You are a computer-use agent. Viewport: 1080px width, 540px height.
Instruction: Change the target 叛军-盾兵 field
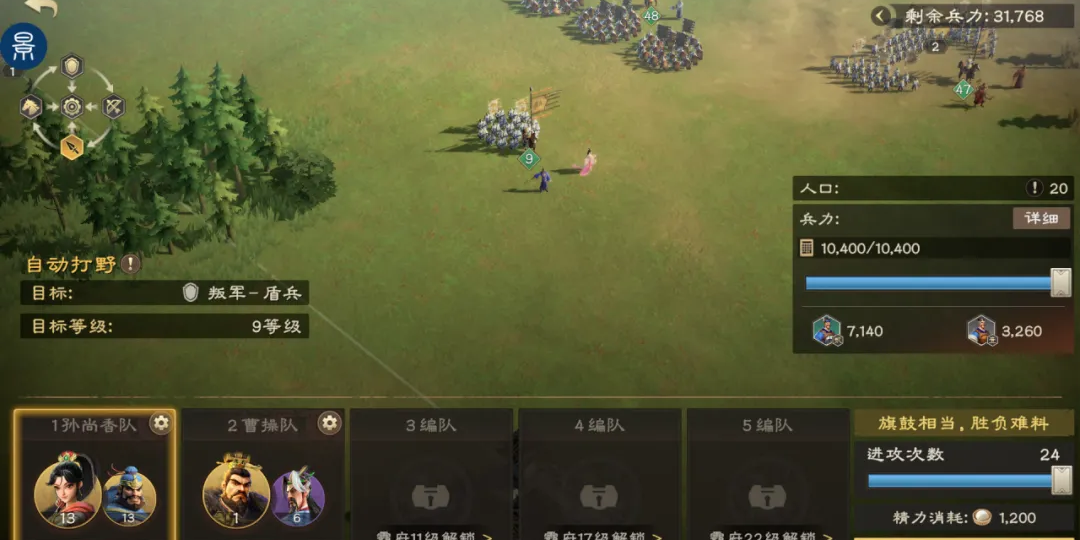(x=243, y=293)
